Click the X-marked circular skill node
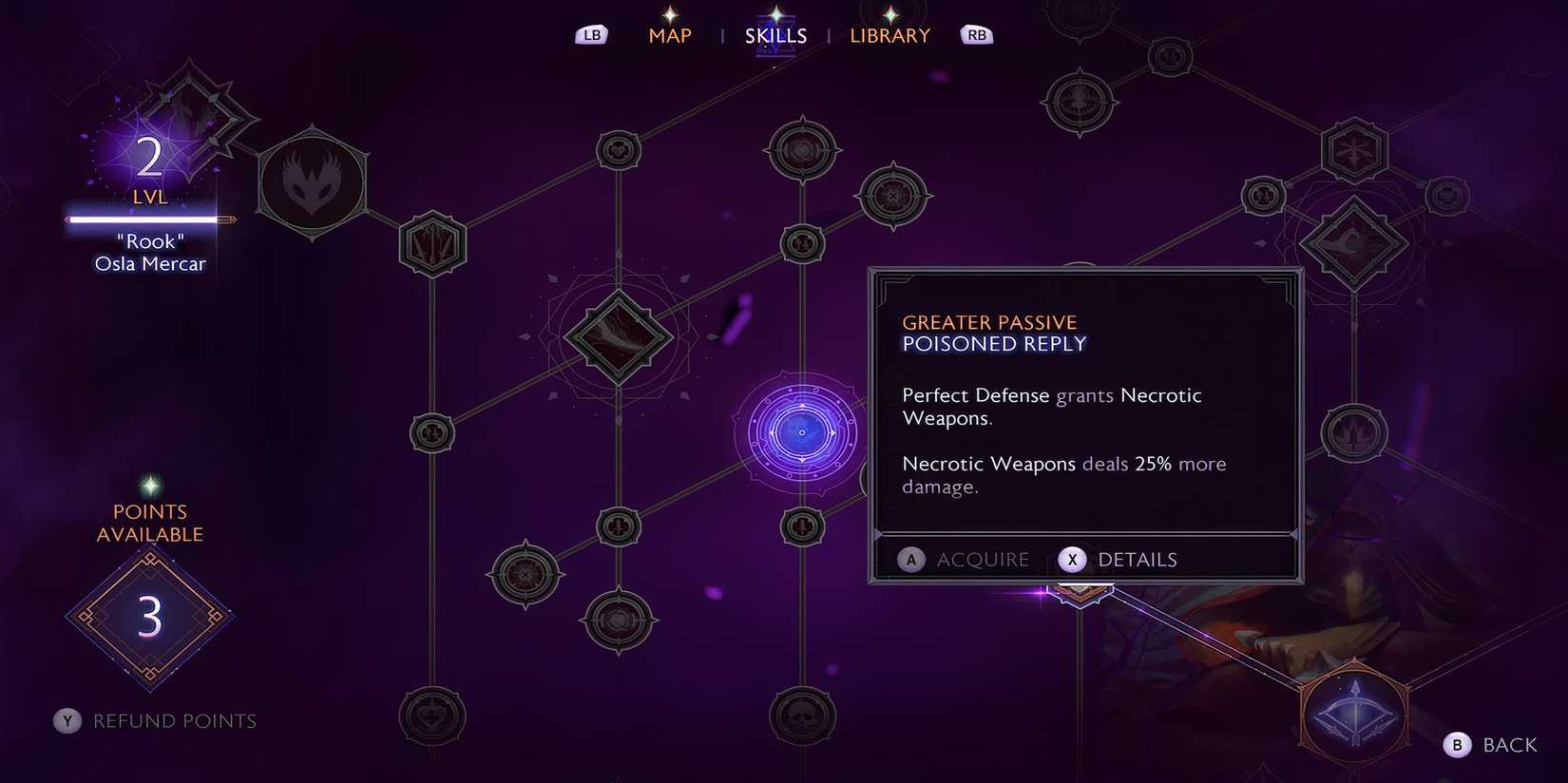Viewport: 1568px width, 783px height. pos(893,197)
